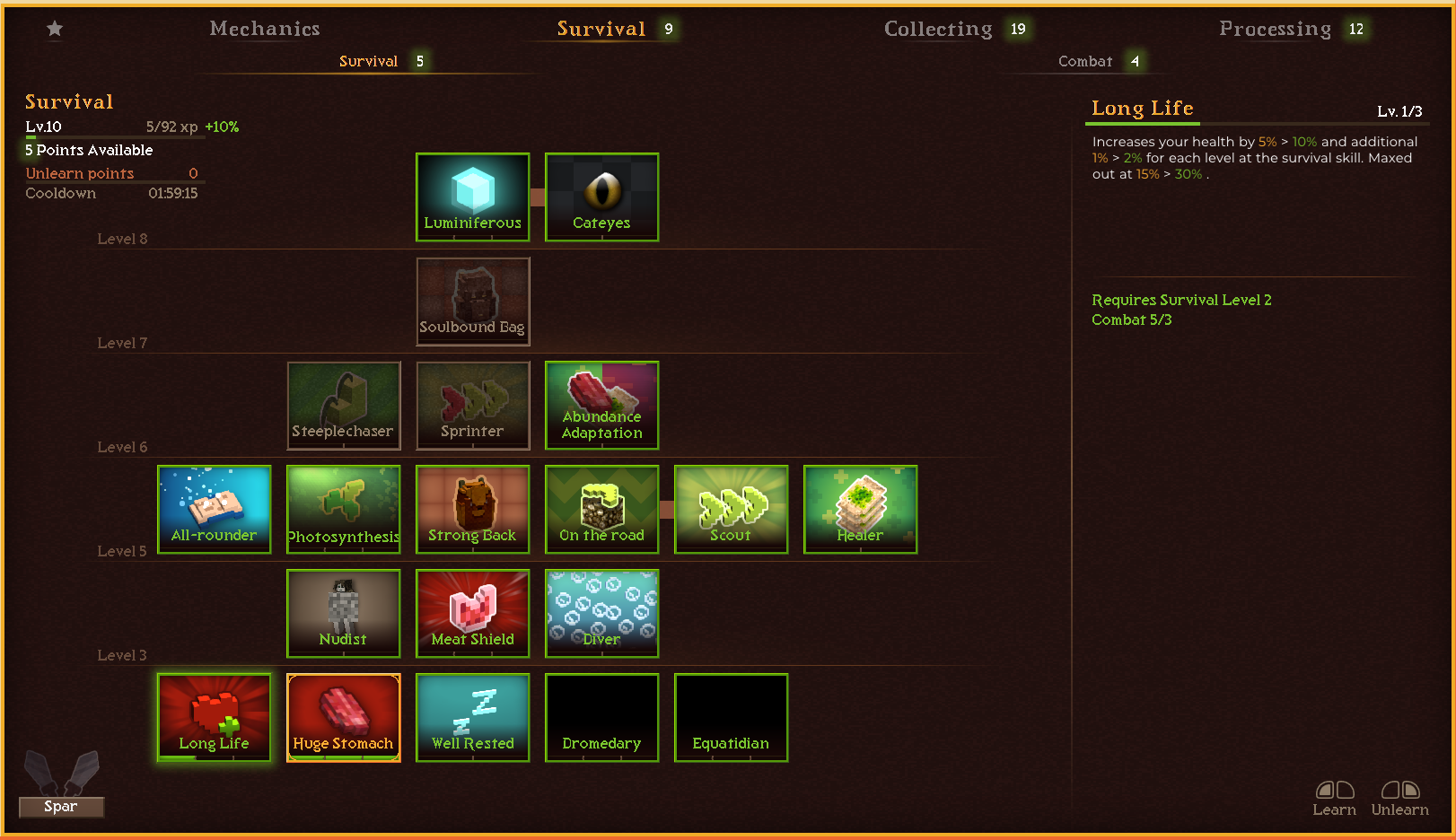This screenshot has width=1456, height=840.
Task: Switch to the Mechanics tab
Action: pos(265,29)
